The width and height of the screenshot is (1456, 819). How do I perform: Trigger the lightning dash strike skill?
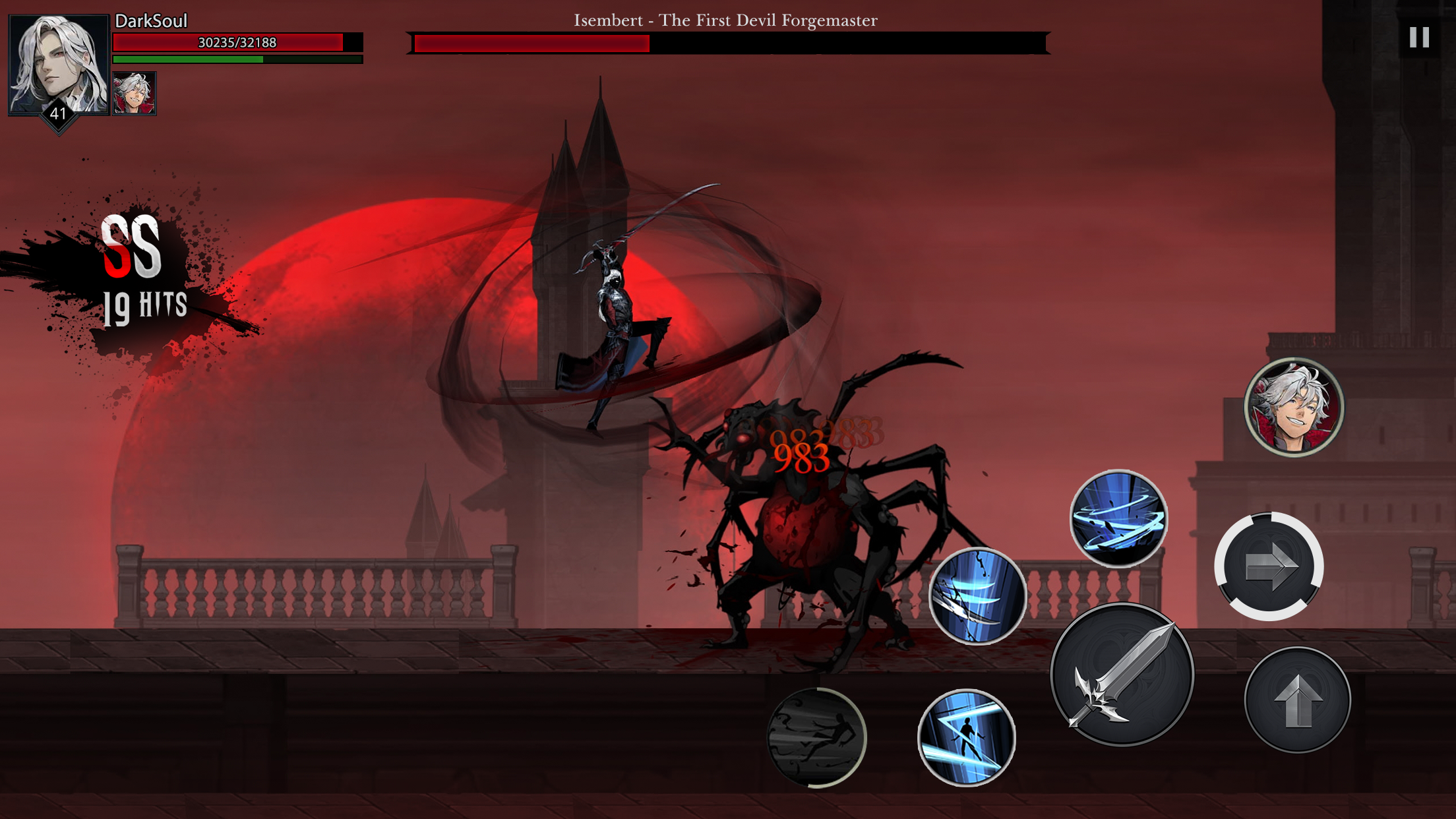click(x=966, y=735)
